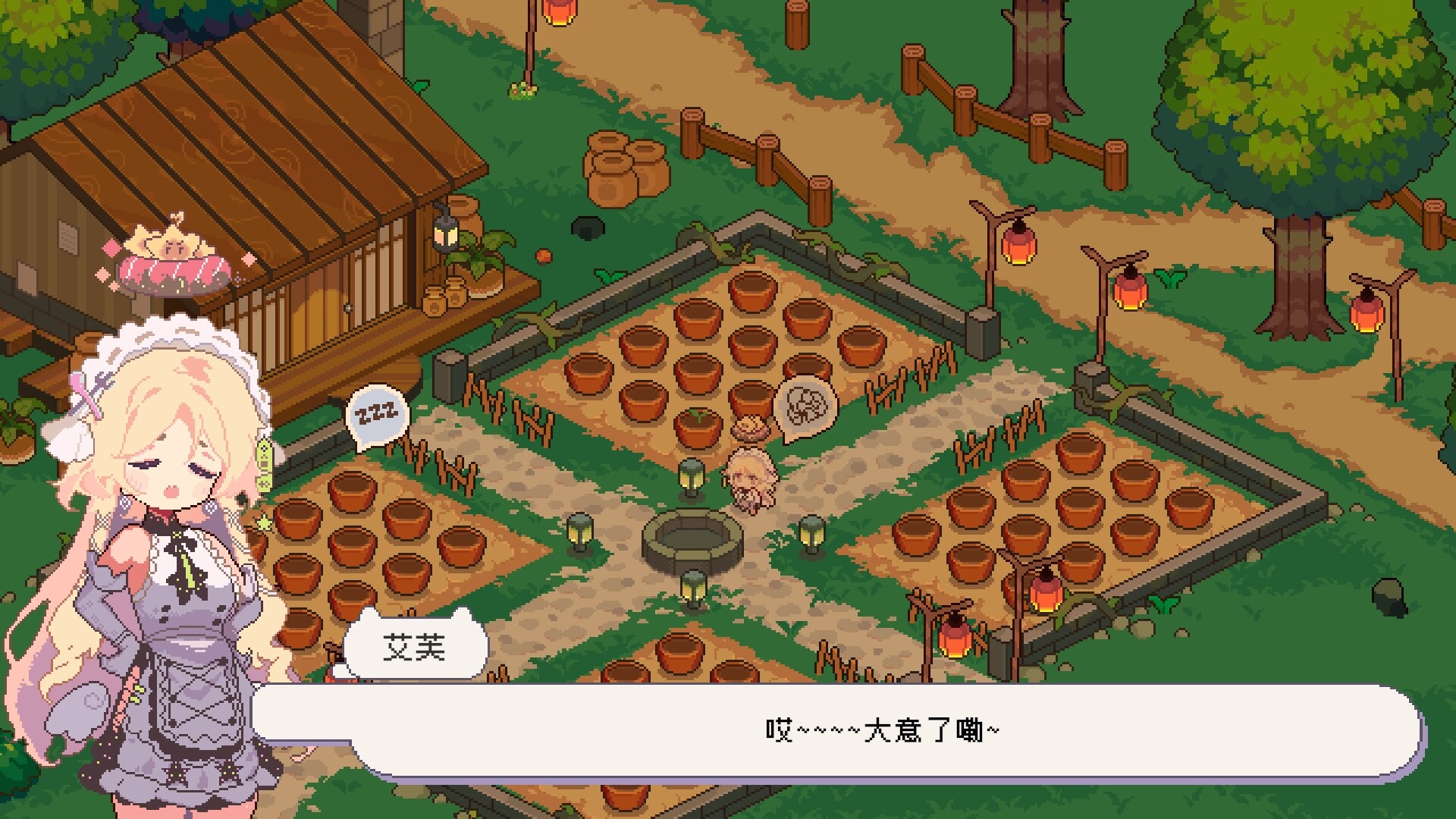
Task: Click the red apple beside the cabin
Action: pyautogui.click(x=544, y=256)
